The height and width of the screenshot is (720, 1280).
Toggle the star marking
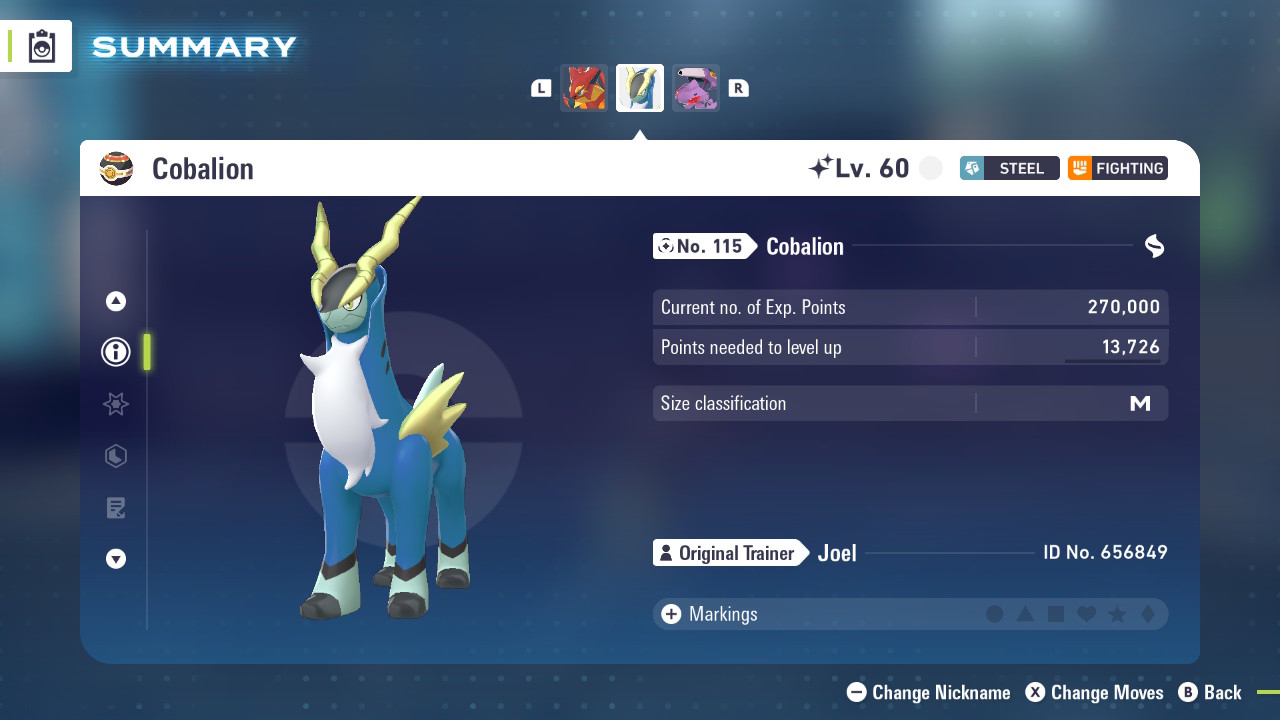click(1117, 614)
